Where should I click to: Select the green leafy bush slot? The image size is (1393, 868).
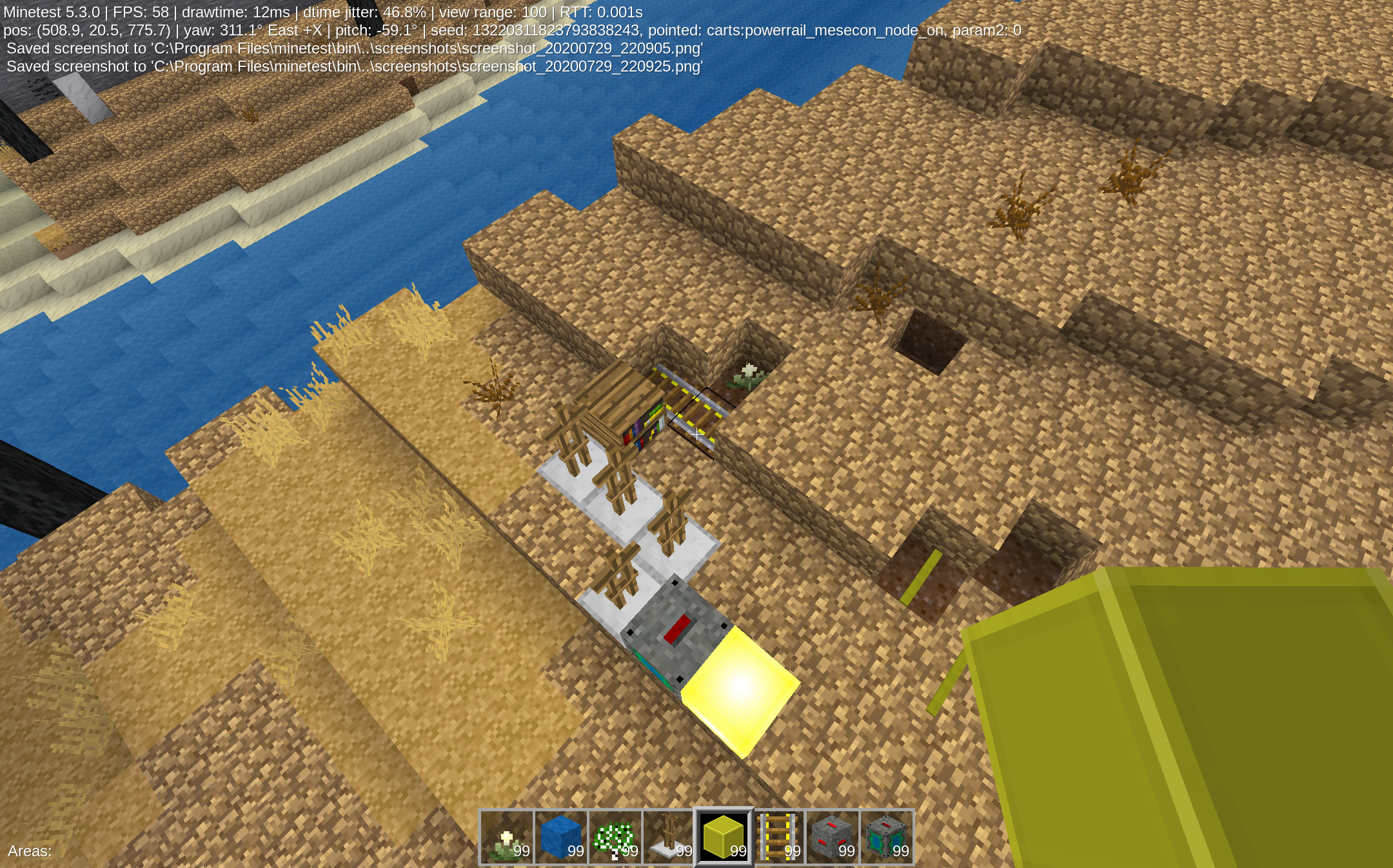coord(615,837)
